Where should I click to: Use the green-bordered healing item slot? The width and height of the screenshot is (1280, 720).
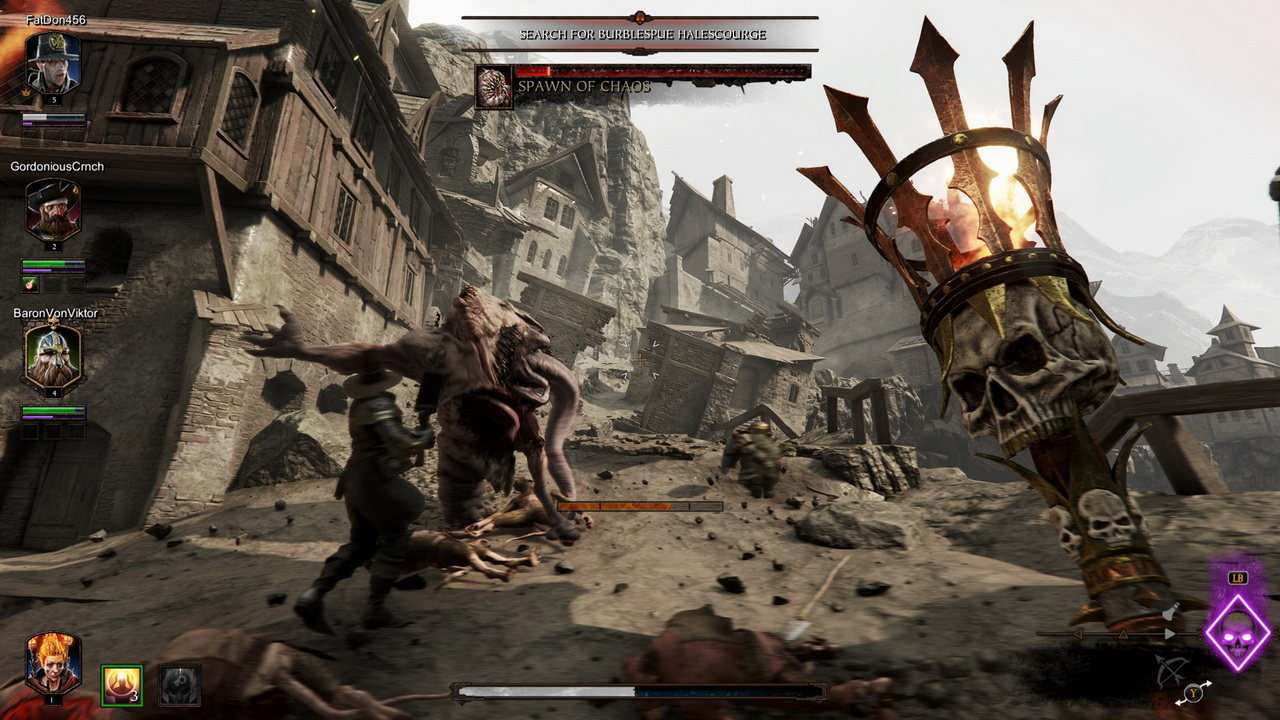tap(122, 685)
